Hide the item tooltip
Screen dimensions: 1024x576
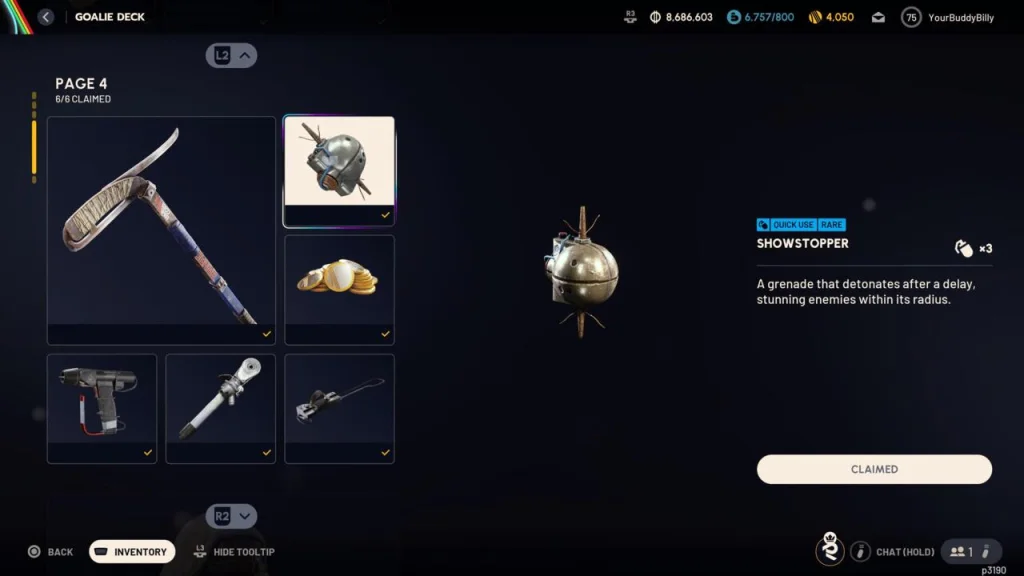point(236,552)
